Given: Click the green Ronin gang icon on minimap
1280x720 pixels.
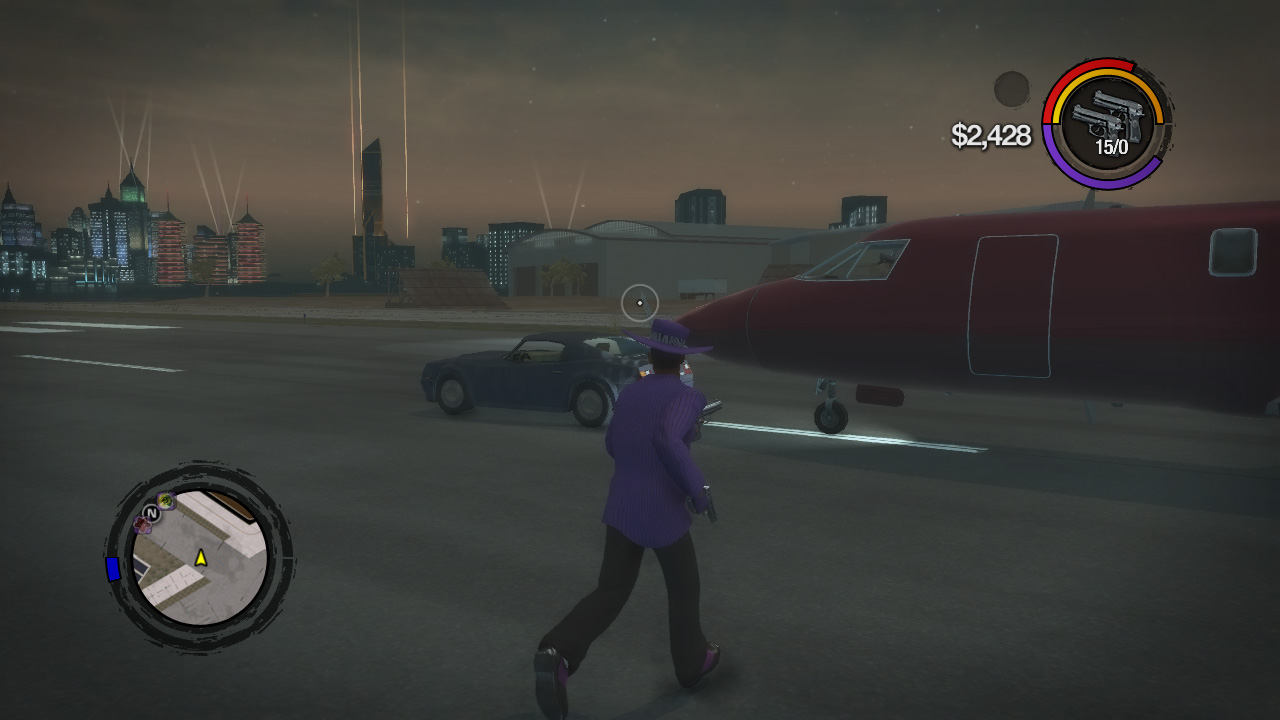Looking at the screenshot, I should (164, 501).
